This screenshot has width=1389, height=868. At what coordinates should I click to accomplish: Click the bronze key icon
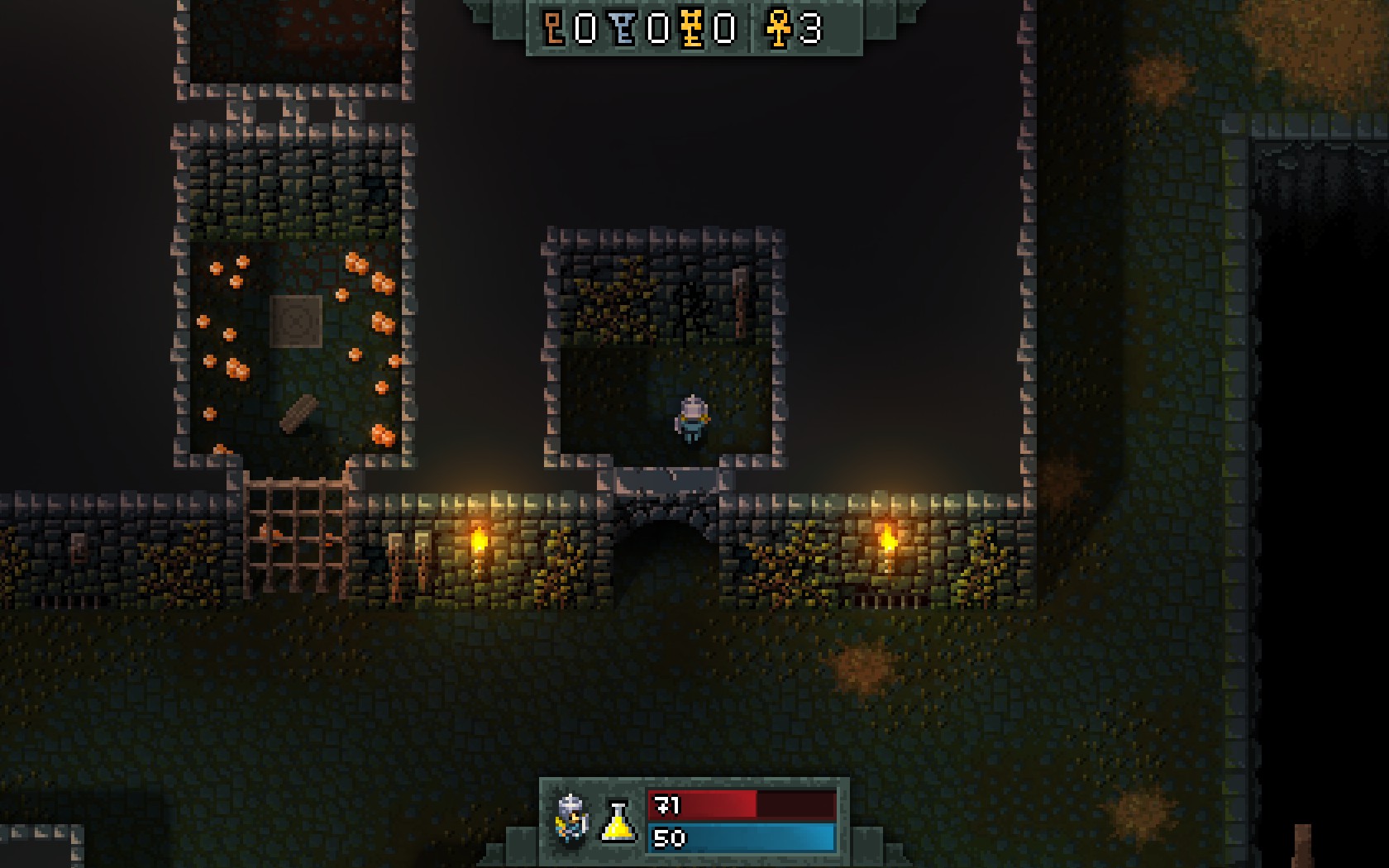click(554, 29)
